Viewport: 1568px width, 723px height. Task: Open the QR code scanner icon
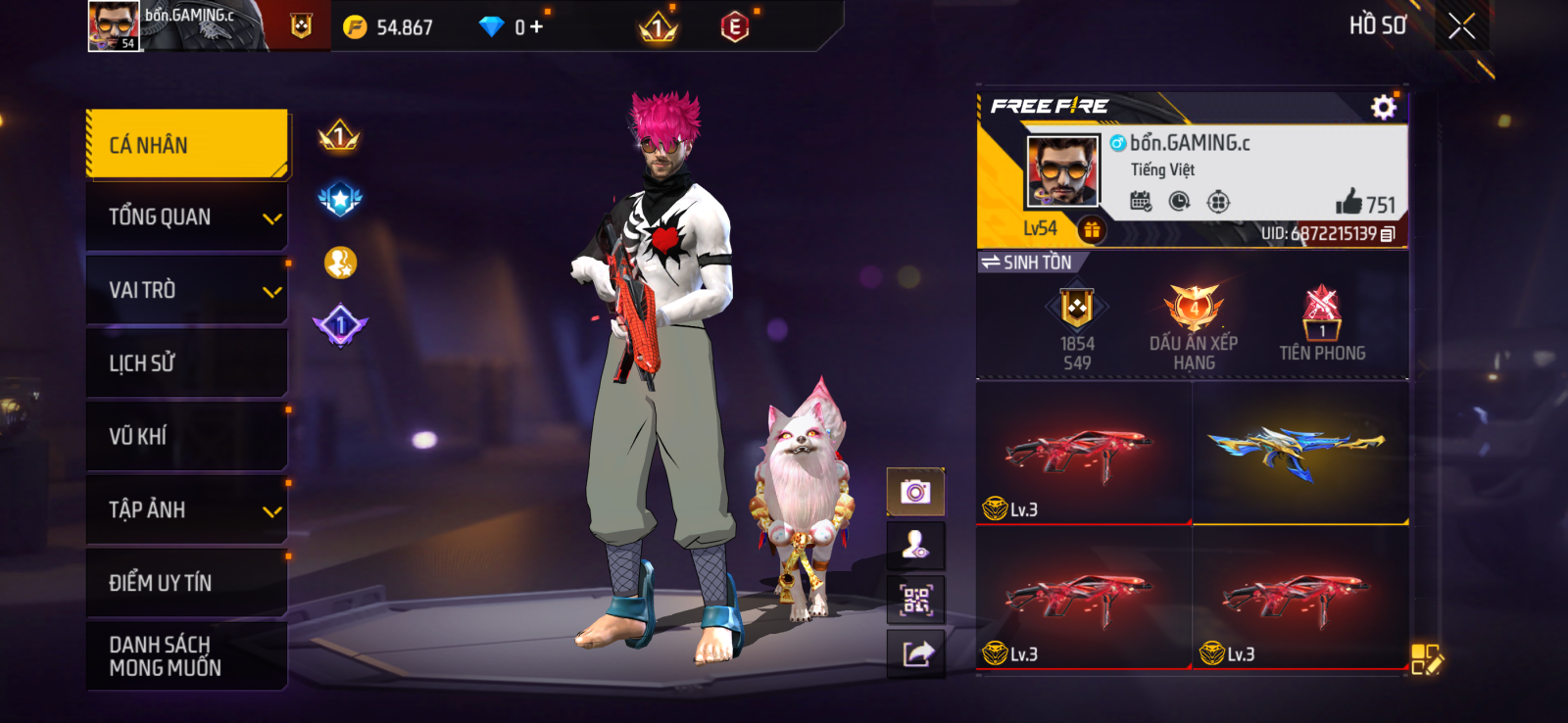[x=915, y=598]
